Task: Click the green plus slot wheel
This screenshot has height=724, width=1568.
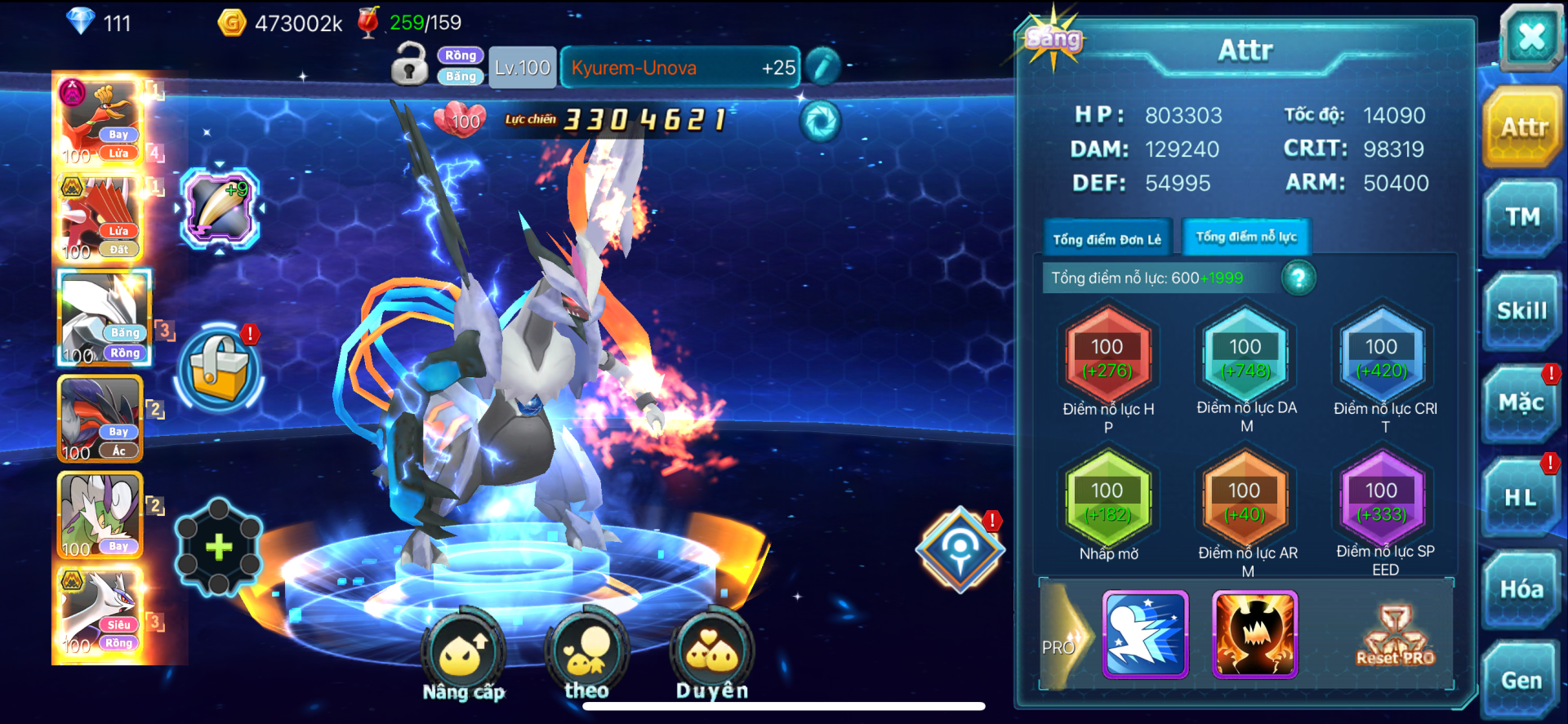Action: tap(218, 547)
